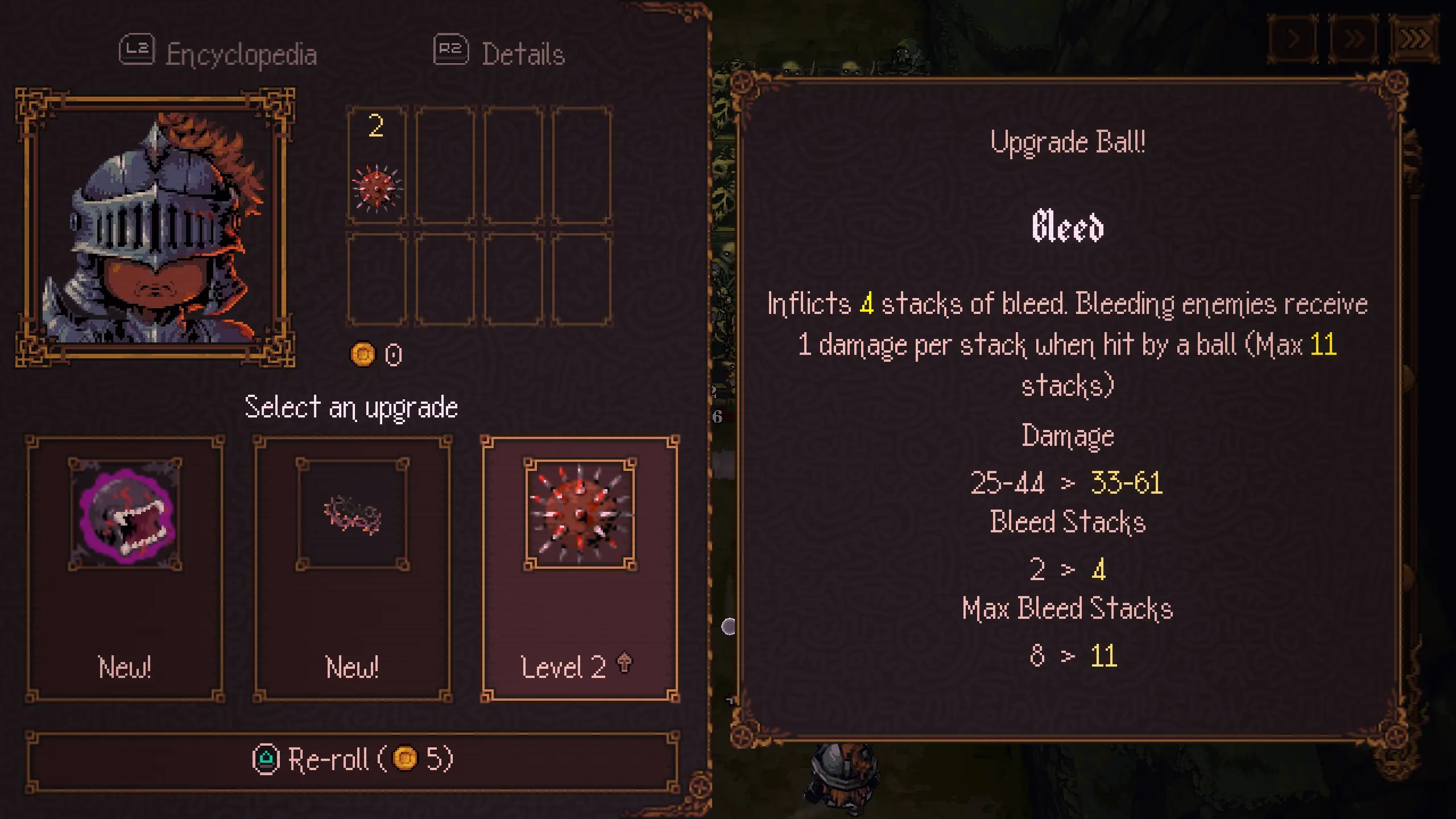
Task: Click the knight character portrait
Action: tap(155, 227)
